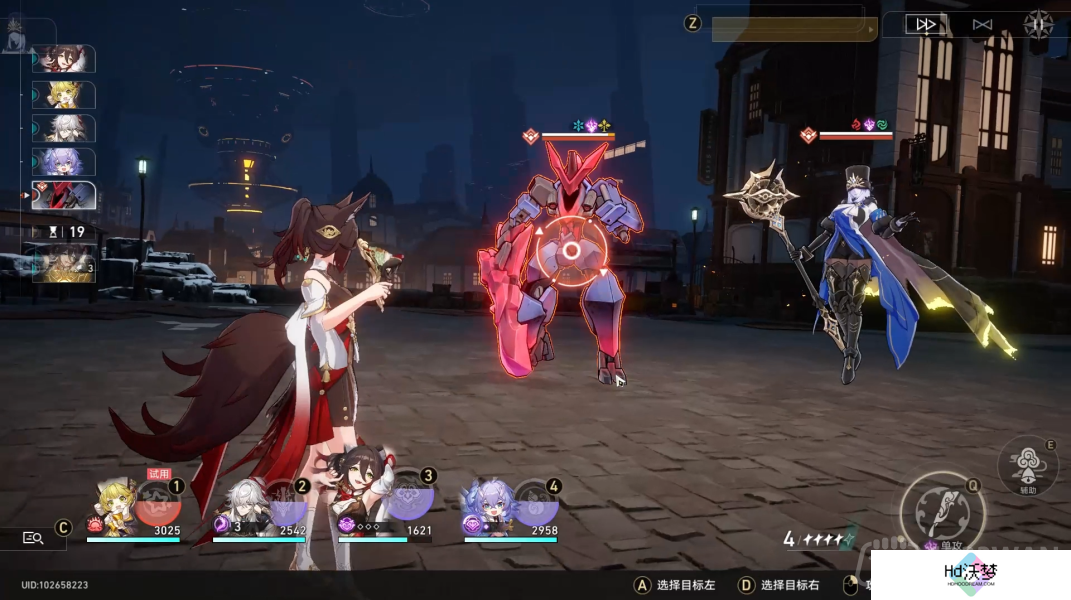Trigger the third character's ultimate orb
Image resolution: width=1071 pixels, height=600 pixels.
[x=410, y=502]
